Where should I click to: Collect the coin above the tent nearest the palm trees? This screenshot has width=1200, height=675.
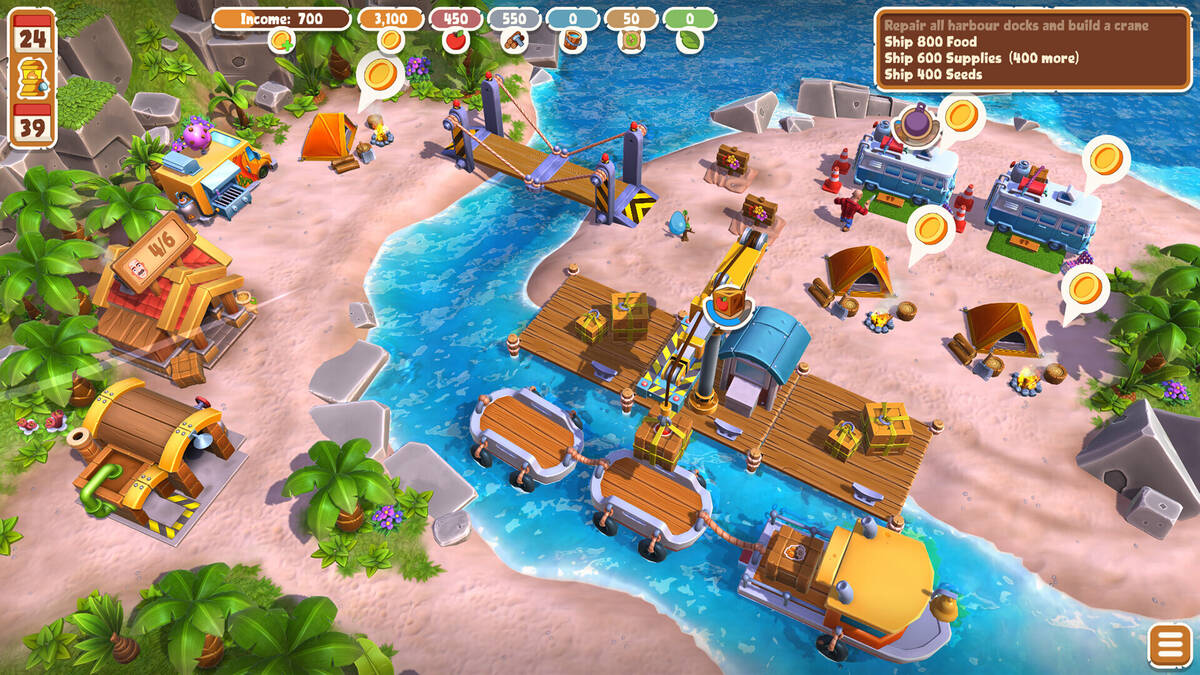coord(1085,288)
